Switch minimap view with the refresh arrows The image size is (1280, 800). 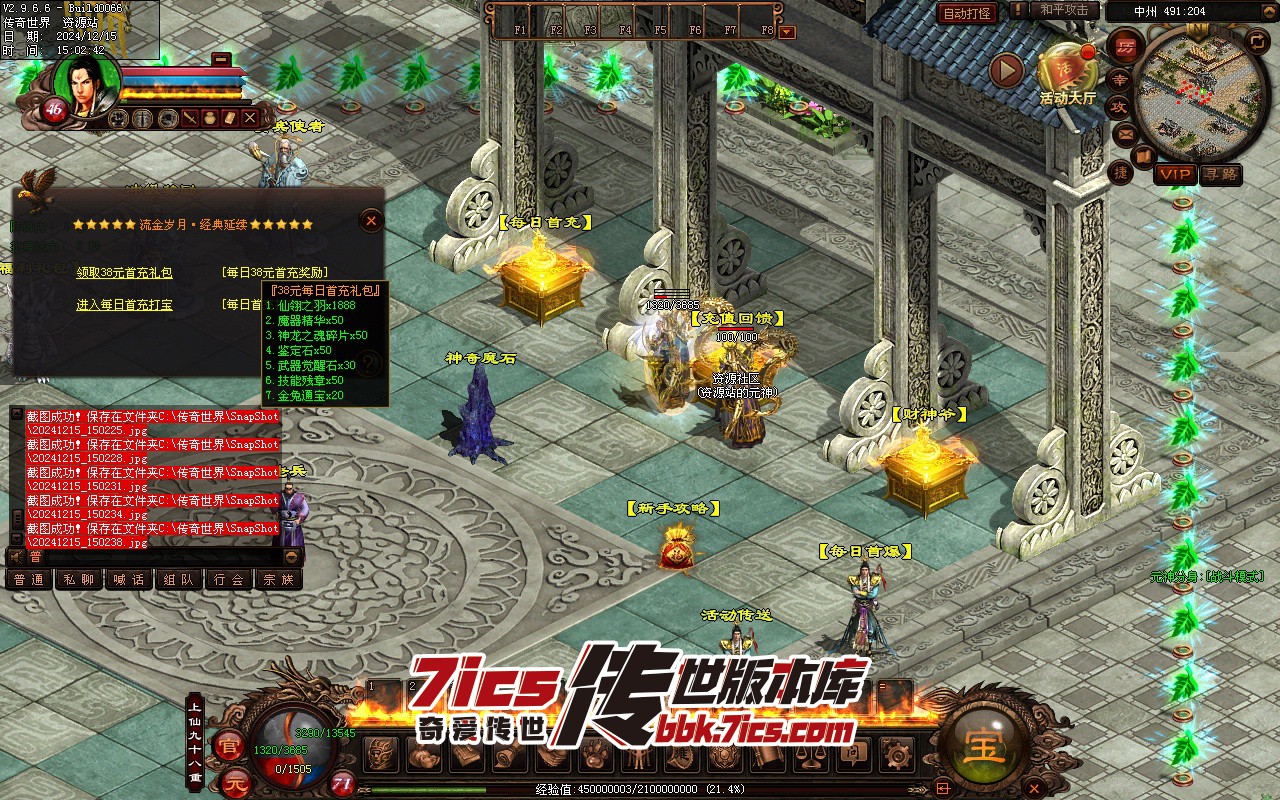click(x=1258, y=41)
